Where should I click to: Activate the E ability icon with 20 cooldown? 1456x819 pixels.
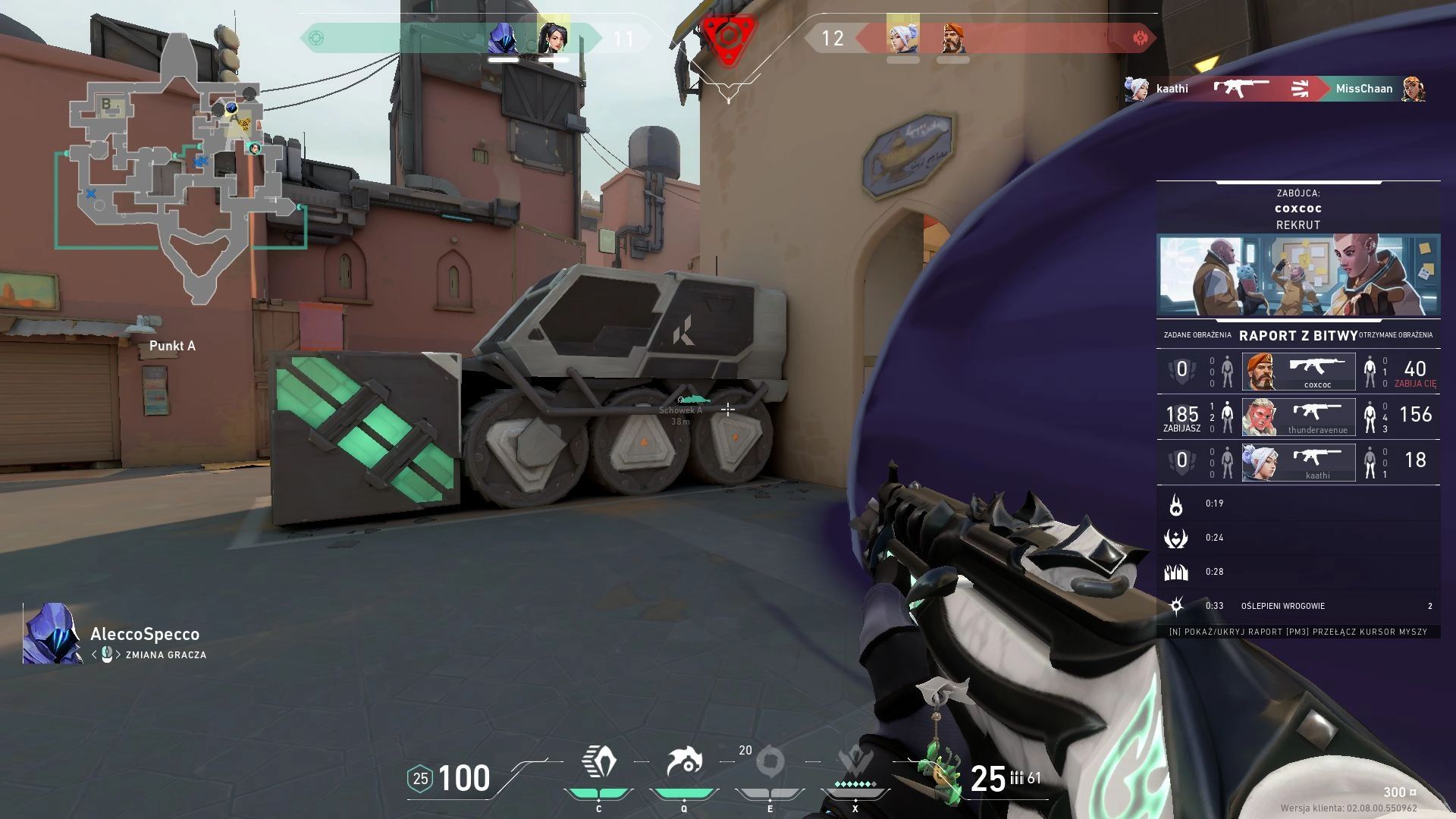click(770, 762)
